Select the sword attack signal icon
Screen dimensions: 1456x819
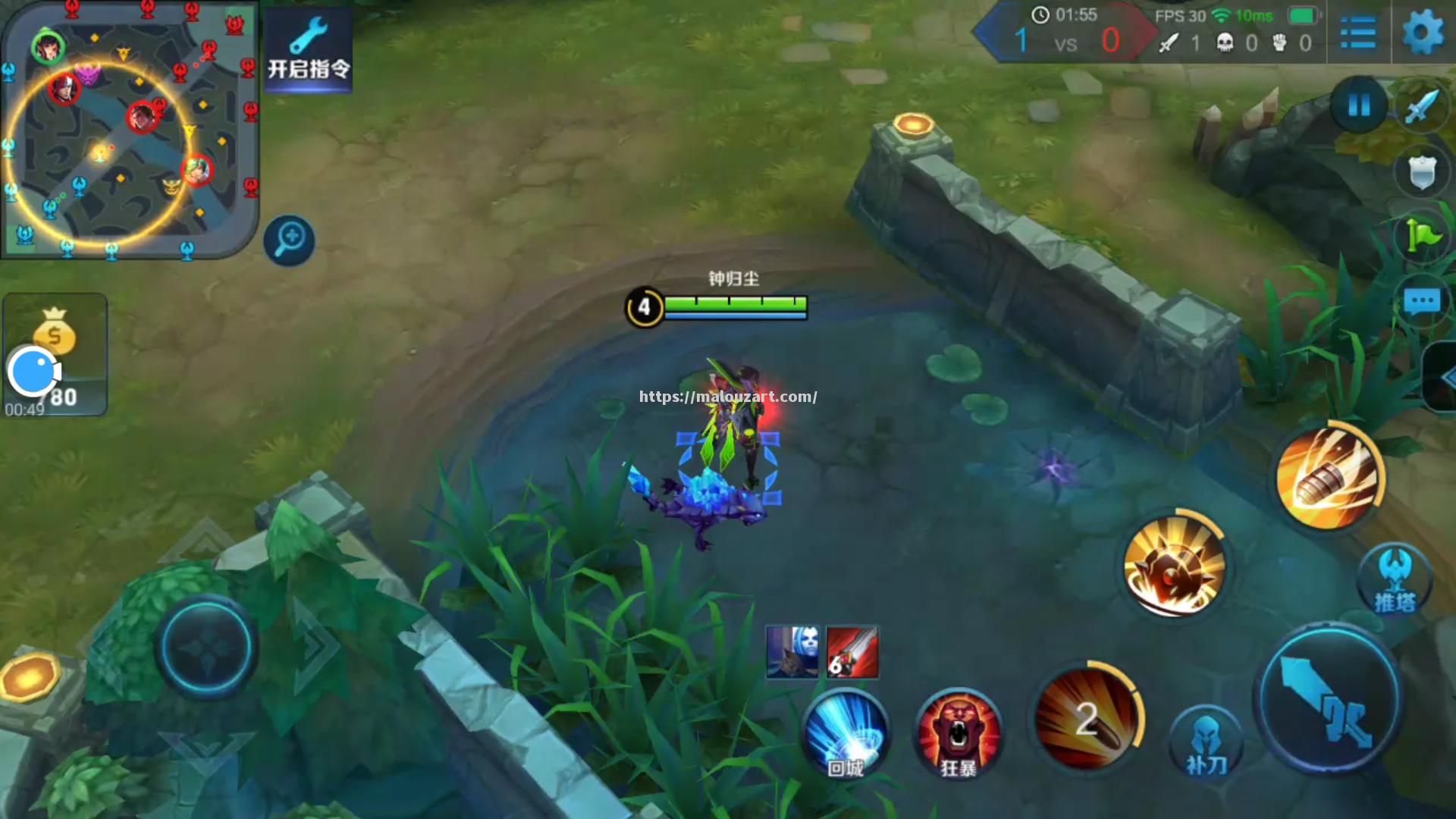pyautogui.click(x=1421, y=106)
